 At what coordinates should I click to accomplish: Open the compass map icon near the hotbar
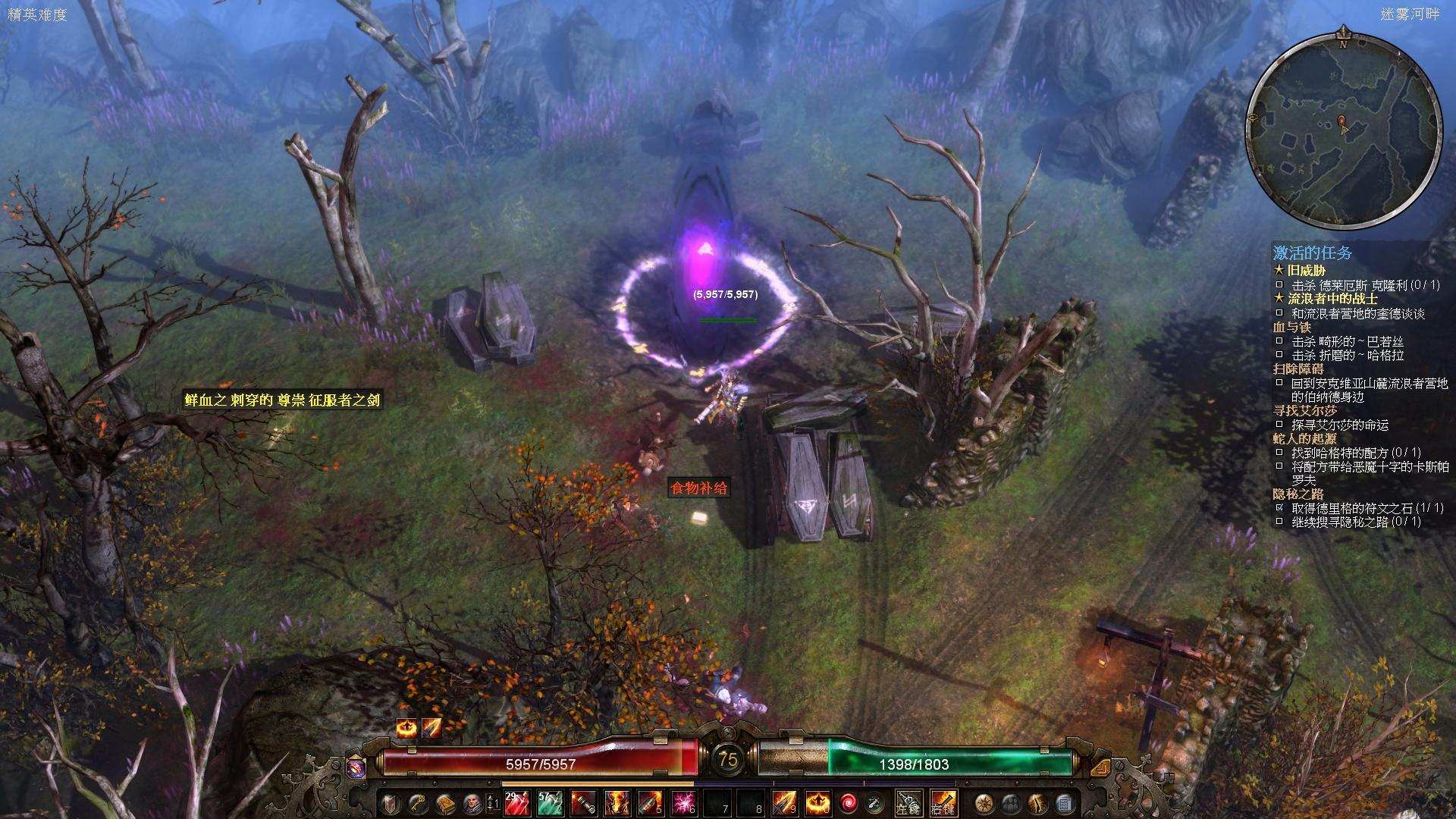pyautogui.click(x=983, y=802)
